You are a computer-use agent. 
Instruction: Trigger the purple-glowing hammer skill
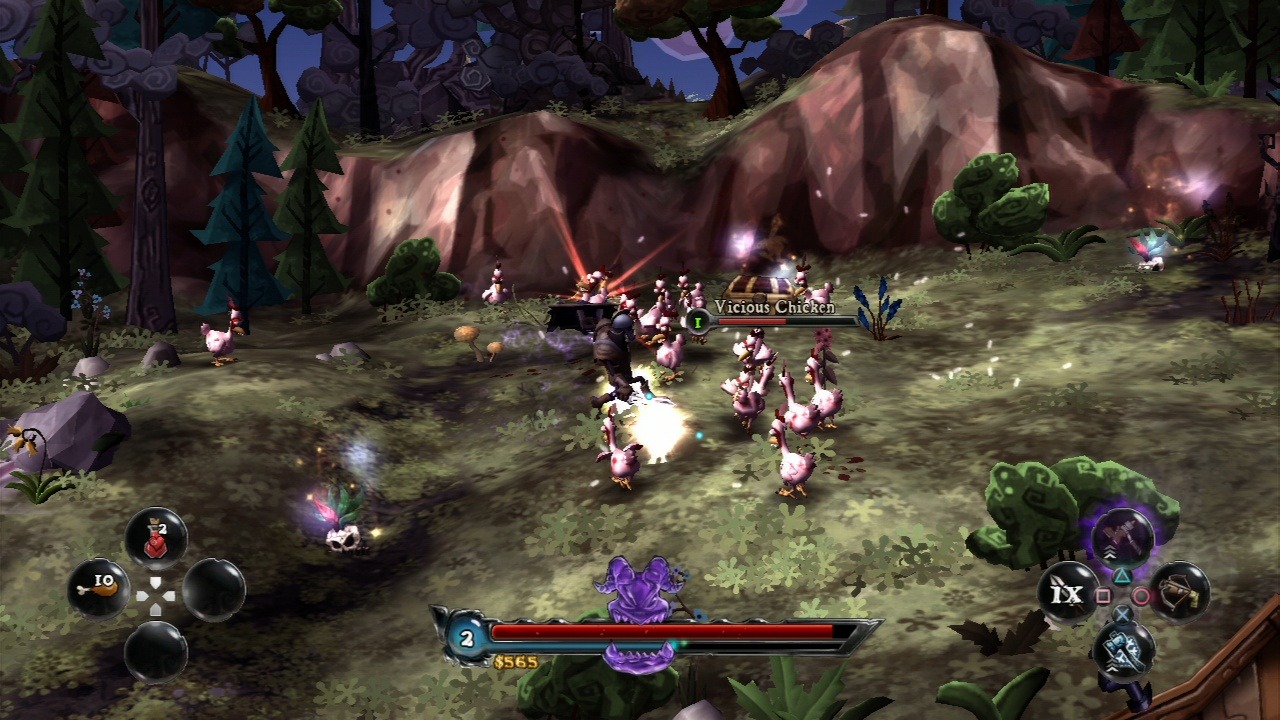coord(1122,535)
